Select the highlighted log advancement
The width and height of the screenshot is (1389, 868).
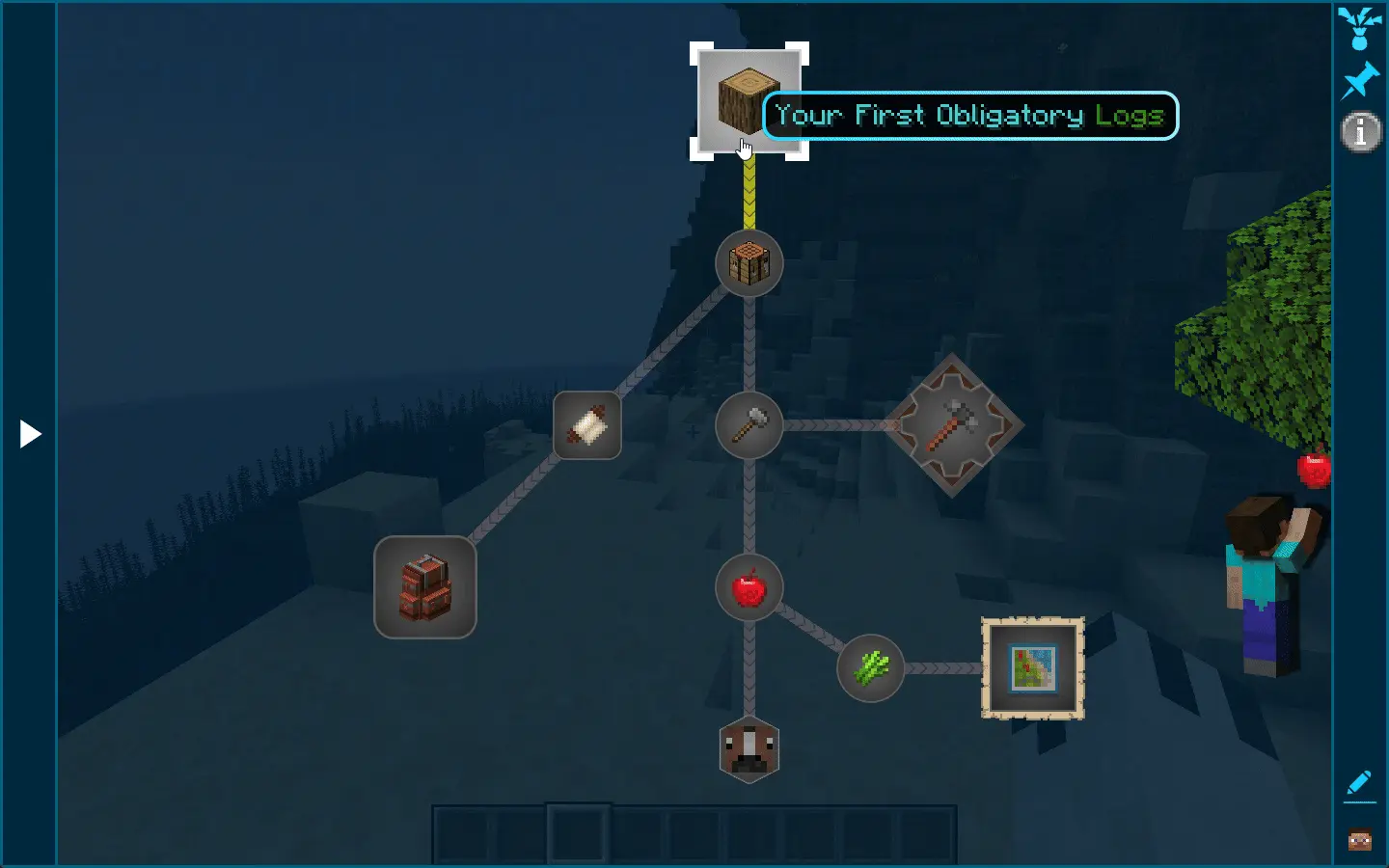point(748,101)
